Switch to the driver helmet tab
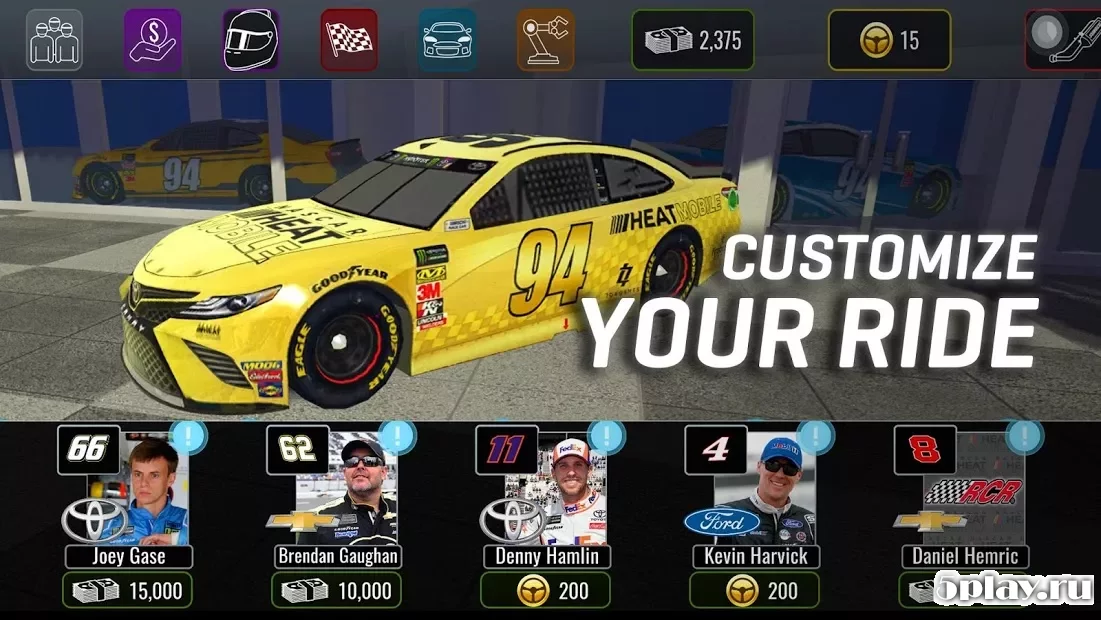 (x=251, y=40)
